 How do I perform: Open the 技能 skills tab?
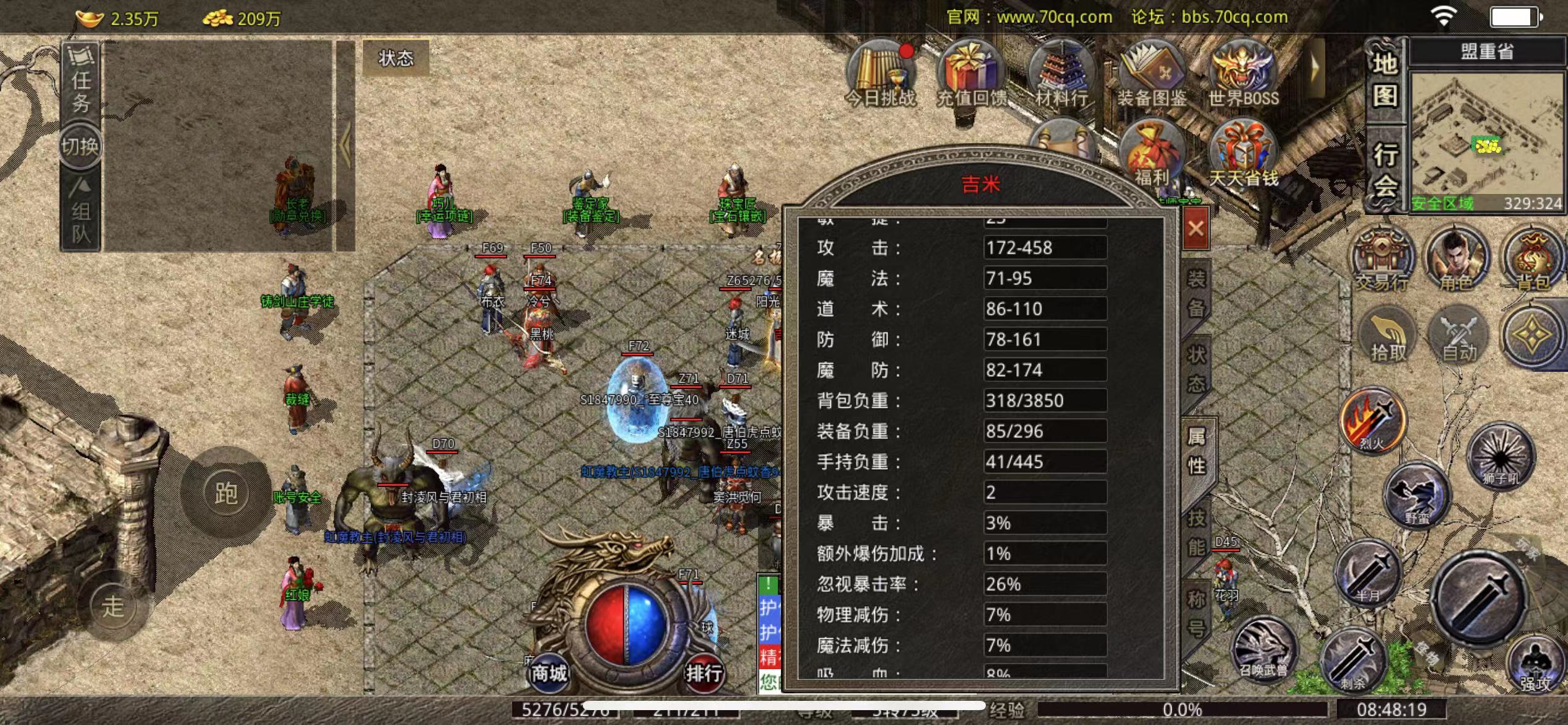(x=1196, y=533)
